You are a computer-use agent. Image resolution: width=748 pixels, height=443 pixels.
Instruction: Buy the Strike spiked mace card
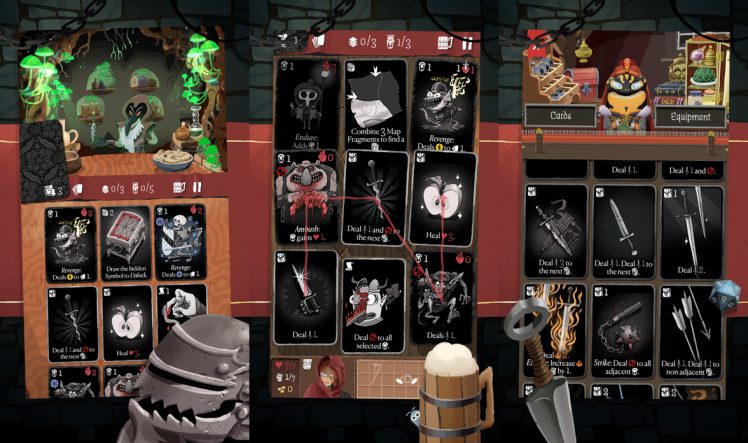click(623, 334)
